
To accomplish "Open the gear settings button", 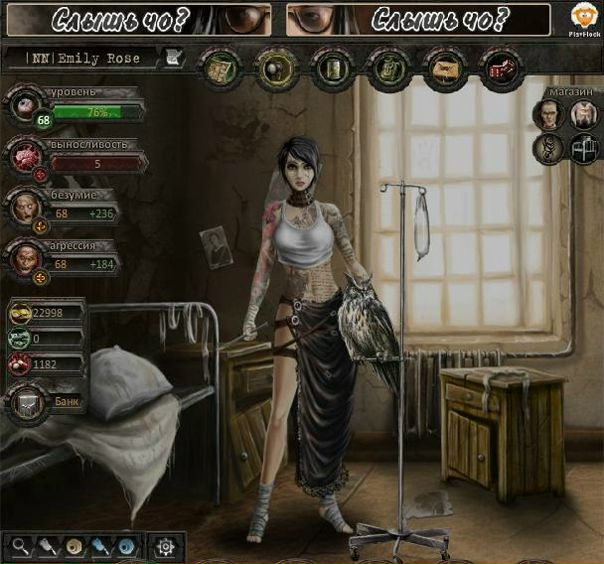I will click(x=165, y=546).
